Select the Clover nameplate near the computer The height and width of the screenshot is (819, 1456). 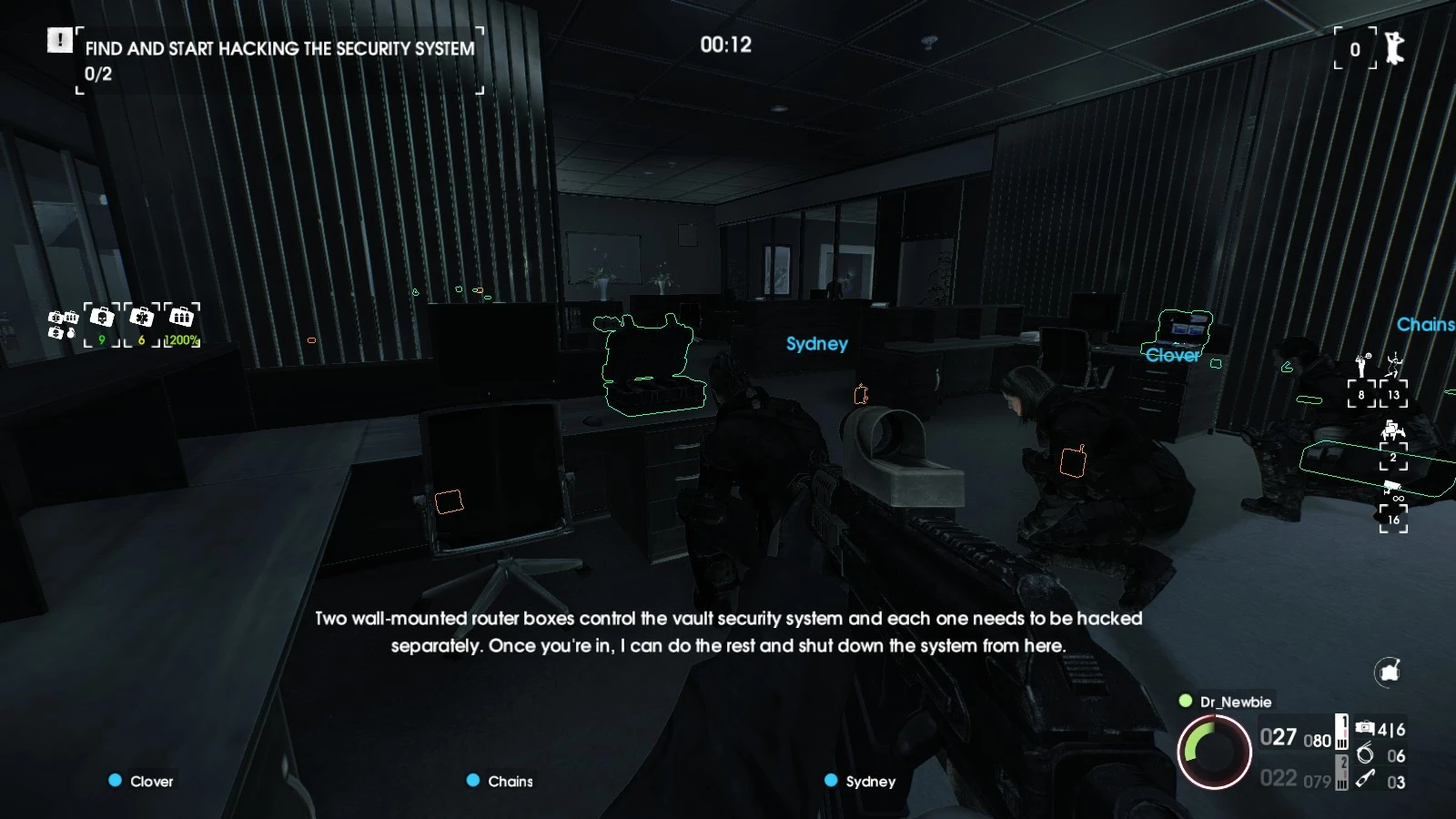(x=1173, y=356)
